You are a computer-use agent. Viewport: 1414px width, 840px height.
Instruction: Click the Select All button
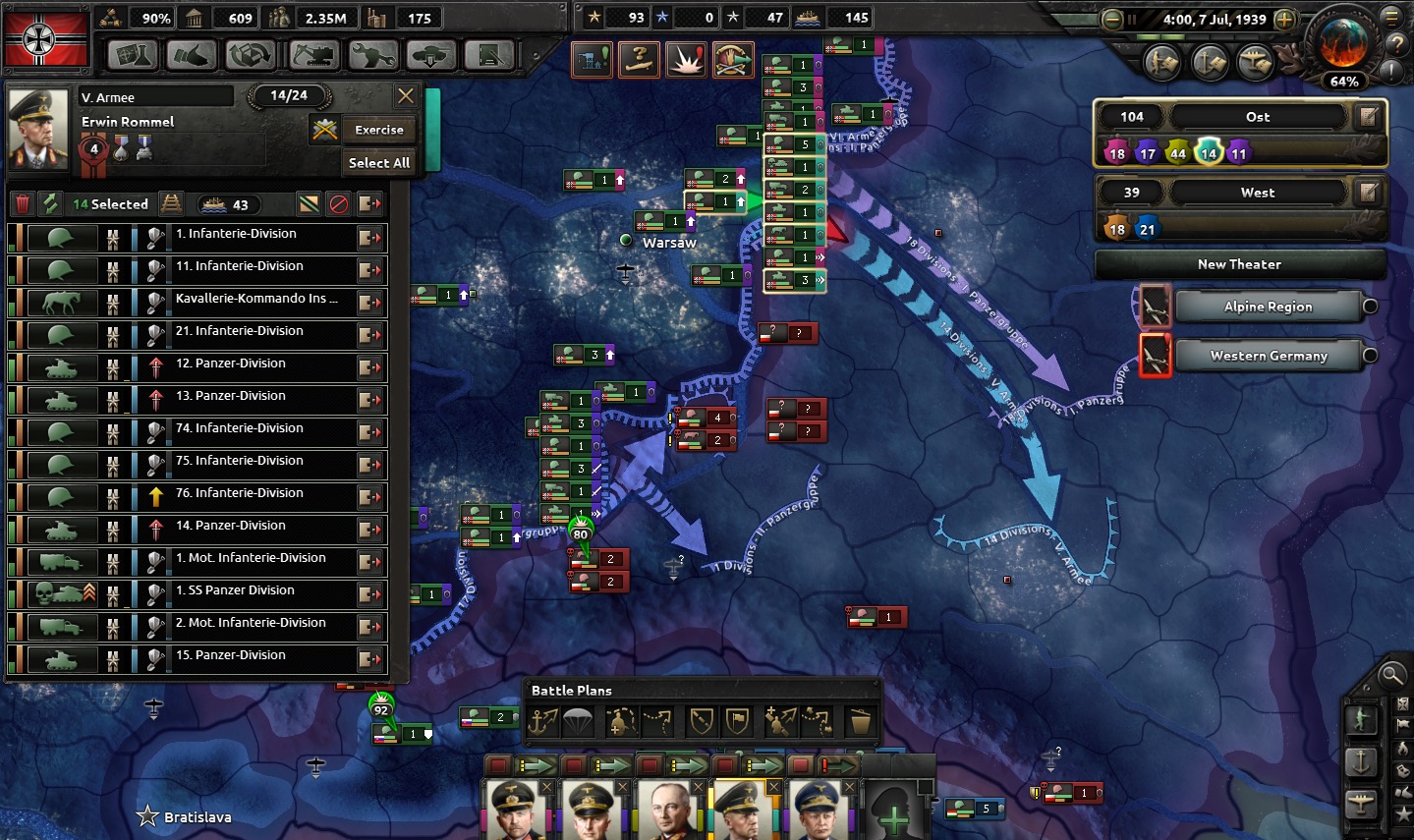[x=378, y=163]
